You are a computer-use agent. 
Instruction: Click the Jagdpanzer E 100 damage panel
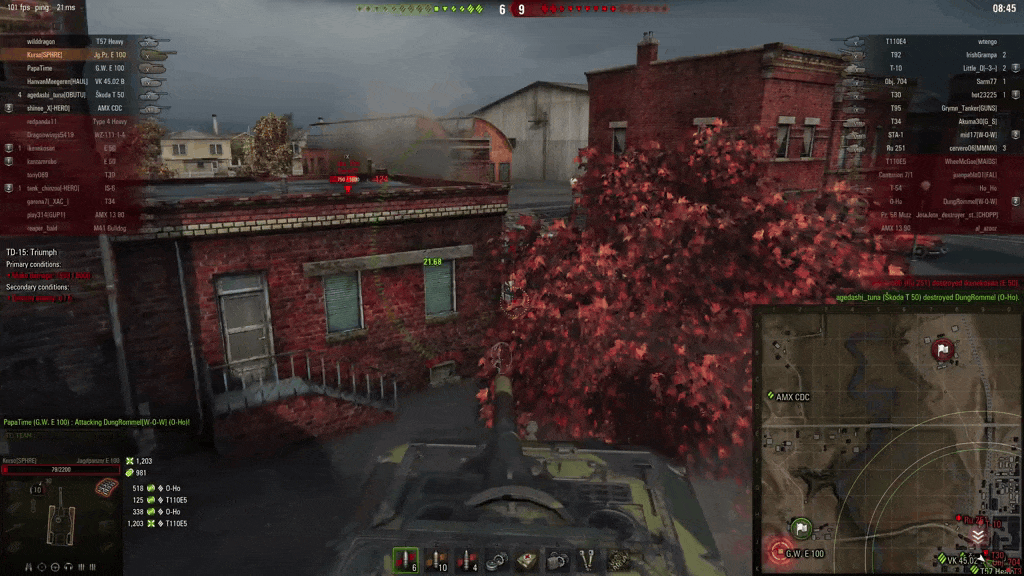pyautogui.click(x=60, y=505)
